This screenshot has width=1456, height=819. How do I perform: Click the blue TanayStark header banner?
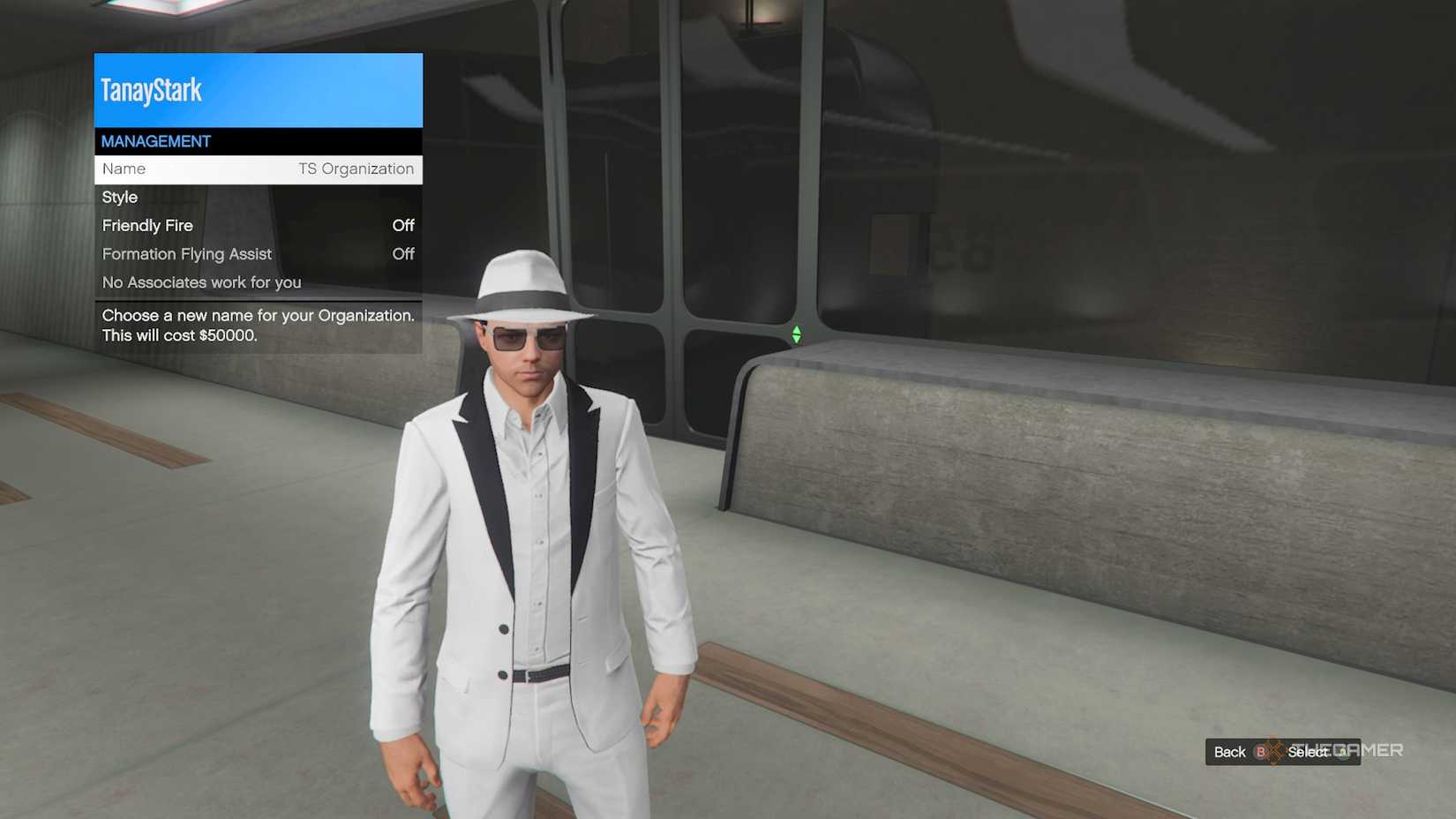tap(258, 89)
